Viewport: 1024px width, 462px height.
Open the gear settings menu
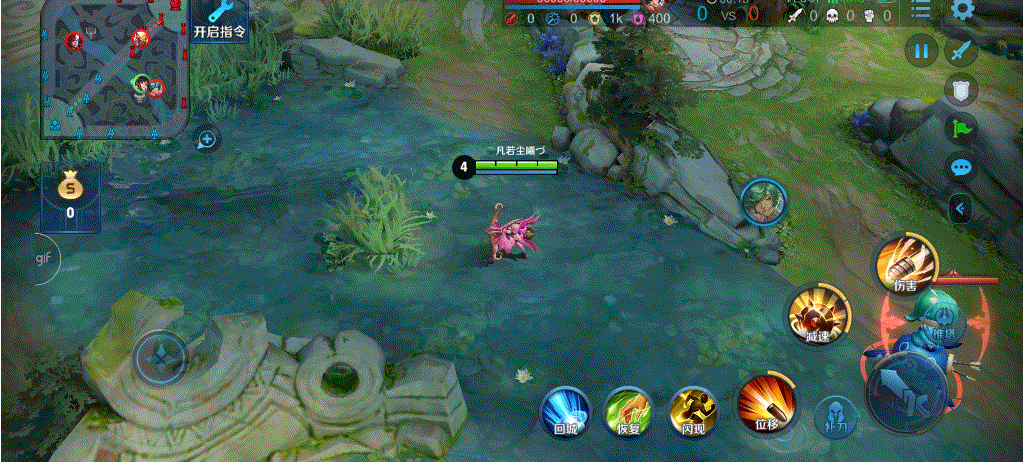click(963, 10)
